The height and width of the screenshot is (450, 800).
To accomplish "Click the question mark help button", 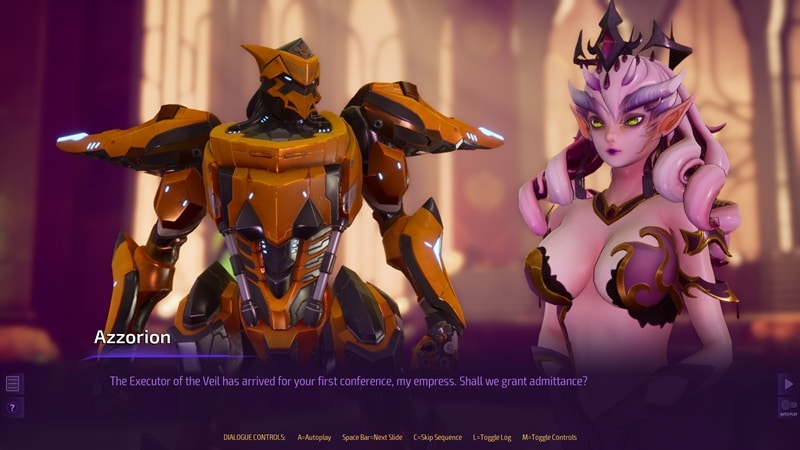I will pyautogui.click(x=13, y=407).
